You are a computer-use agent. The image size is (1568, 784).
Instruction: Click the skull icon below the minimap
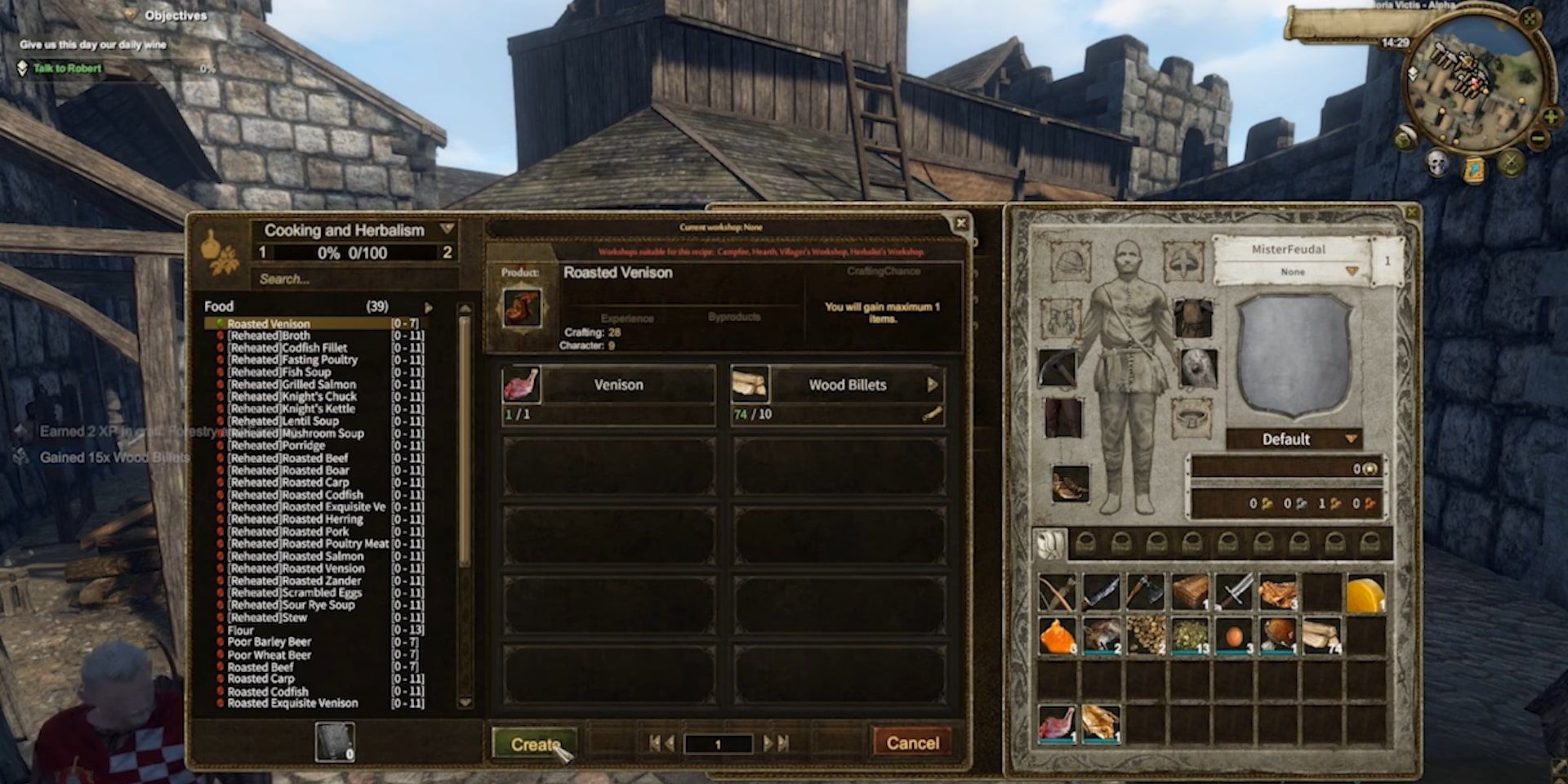click(x=1436, y=162)
